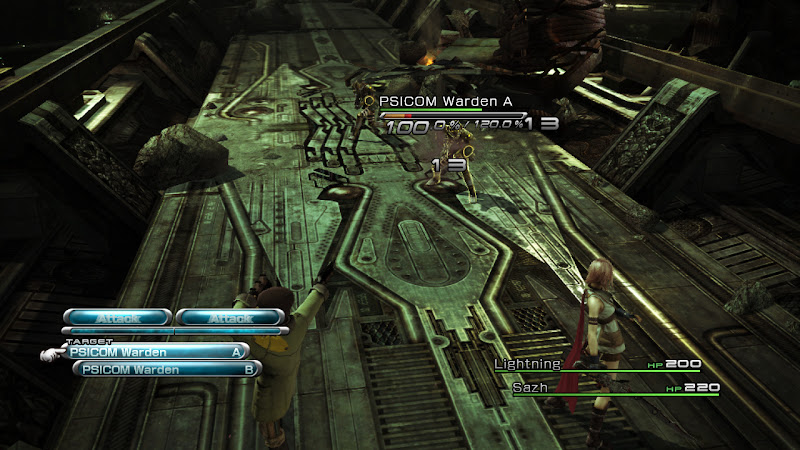Viewport: 800px width, 450px height.
Task: Choose PSICOM Warden B in target list
Action: pyautogui.click(x=166, y=369)
